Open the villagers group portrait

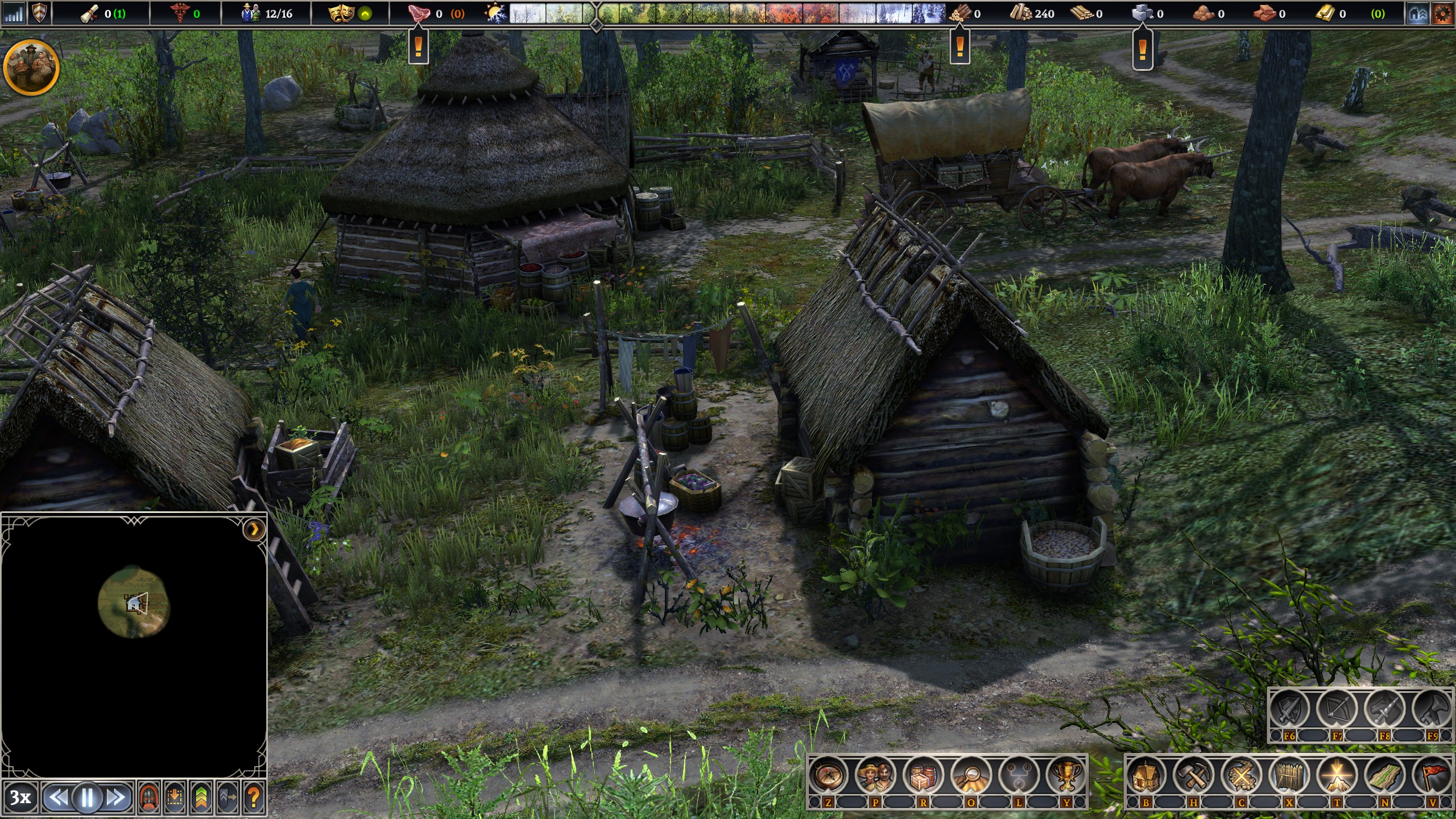click(31, 67)
